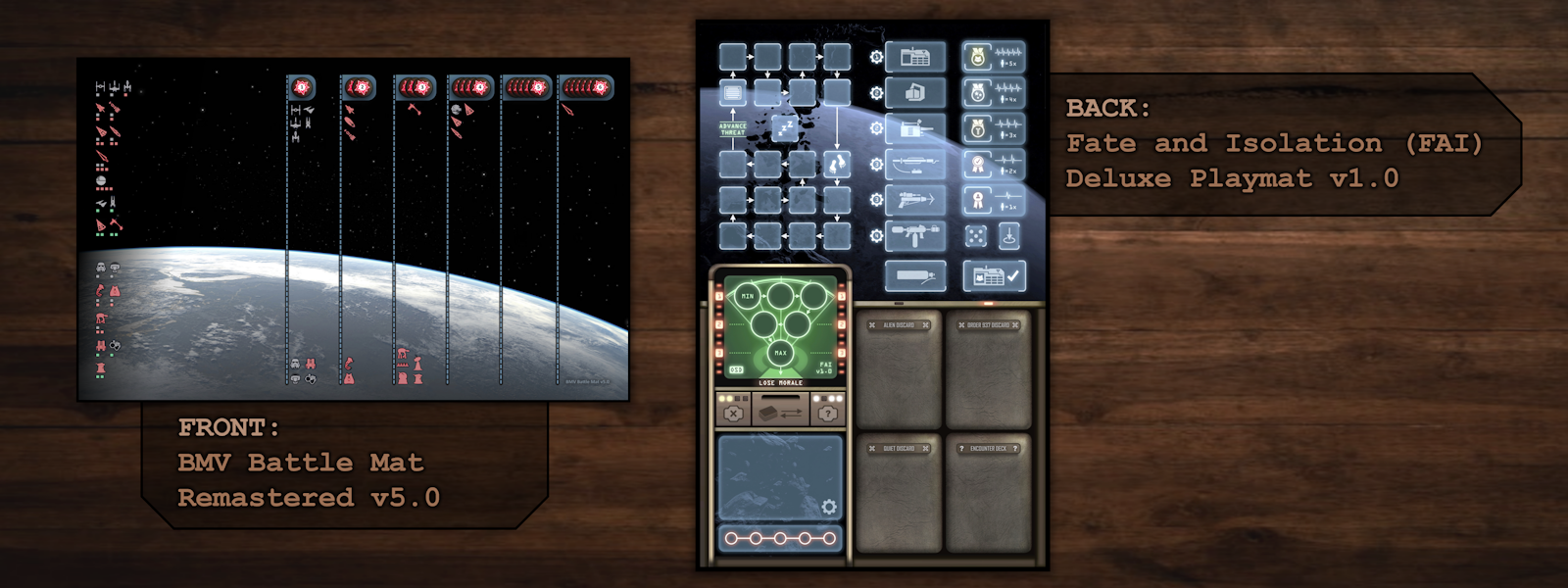Select the MIN circle on green scanner

(x=748, y=295)
